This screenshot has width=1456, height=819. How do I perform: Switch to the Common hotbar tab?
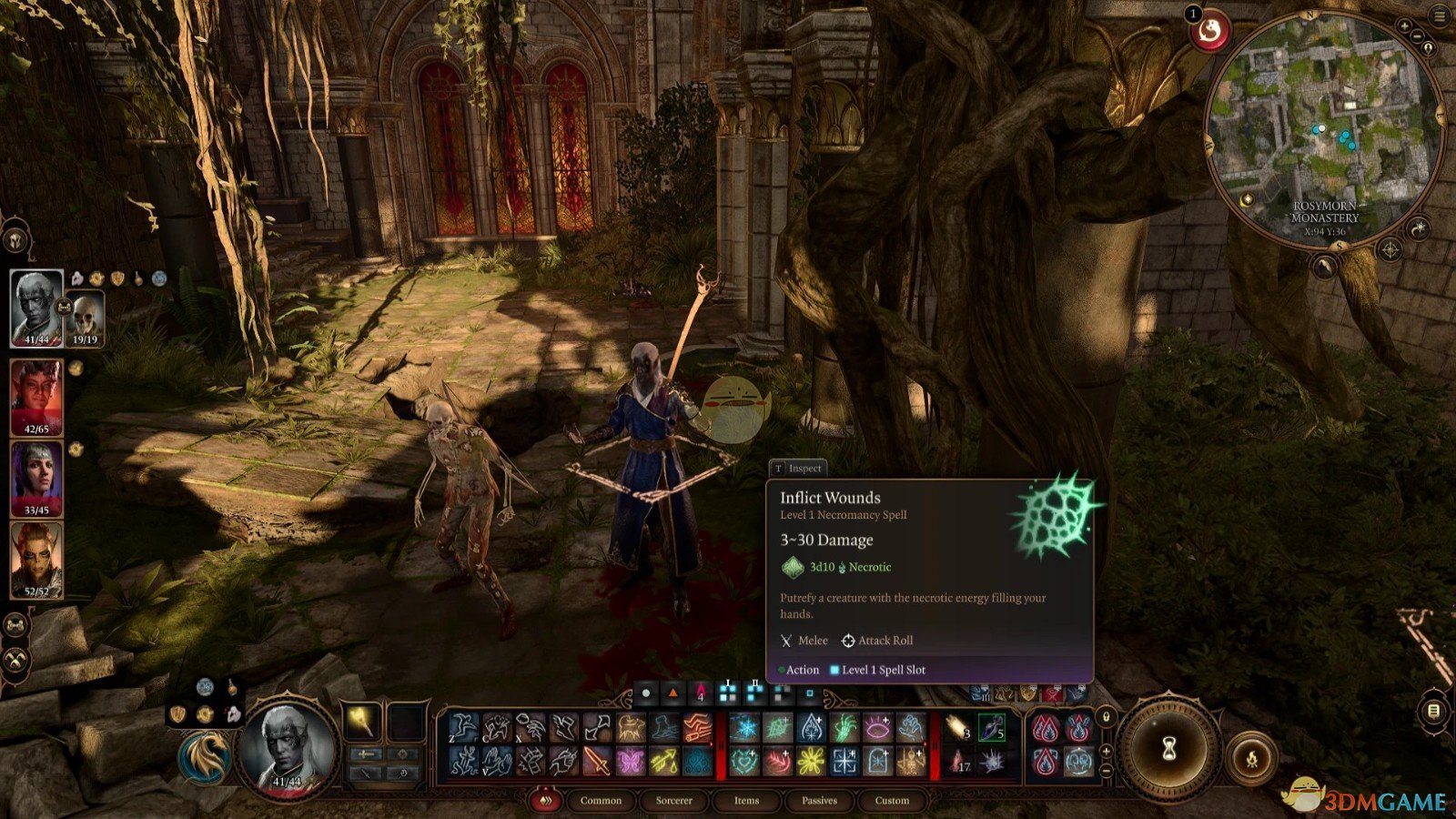pyautogui.click(x=601, y=801)
